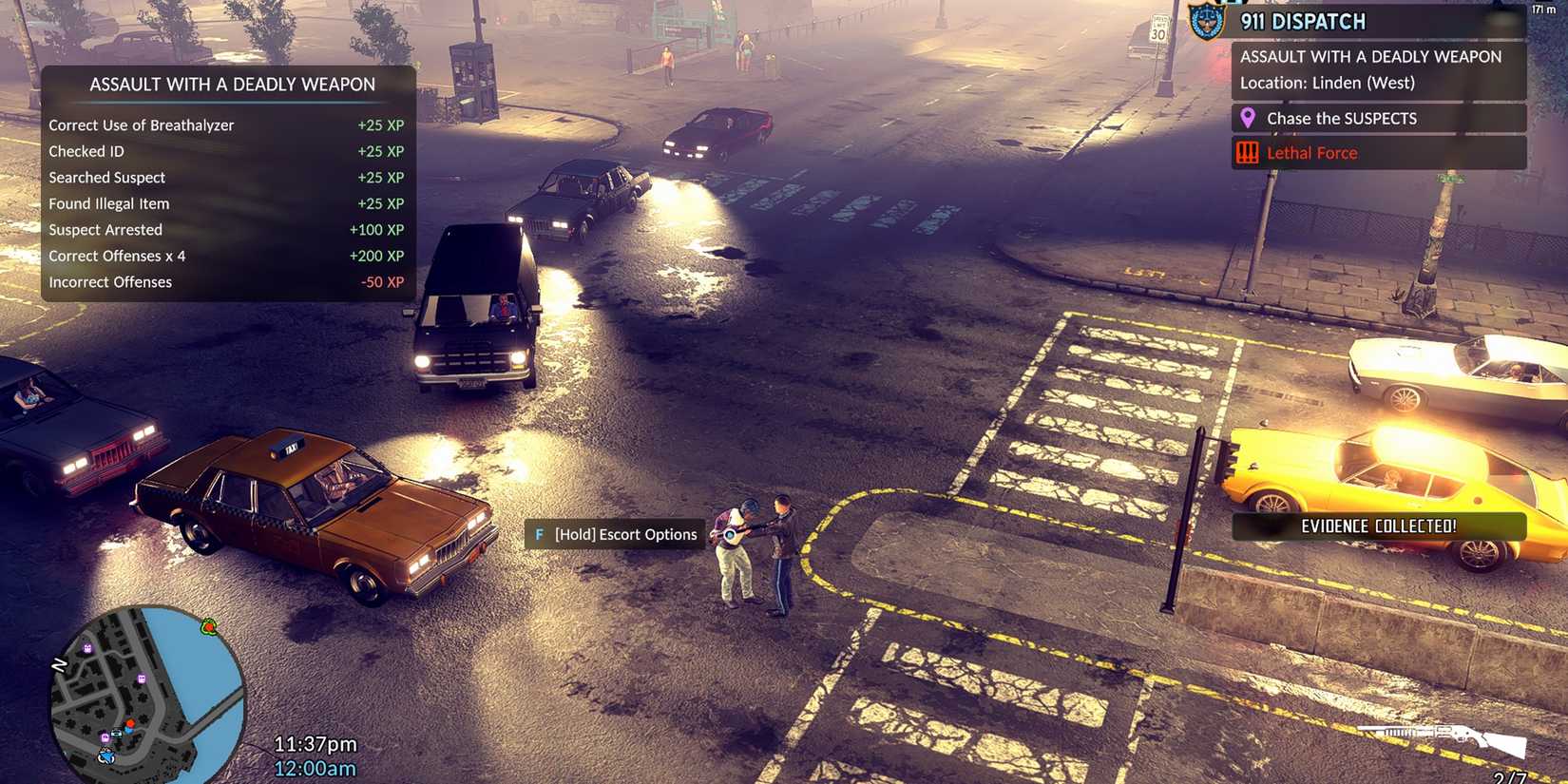Click the Assault With A Deadly Weapon panel title
The width and height of the screenshot is (1568, 784).
[231, 84]
